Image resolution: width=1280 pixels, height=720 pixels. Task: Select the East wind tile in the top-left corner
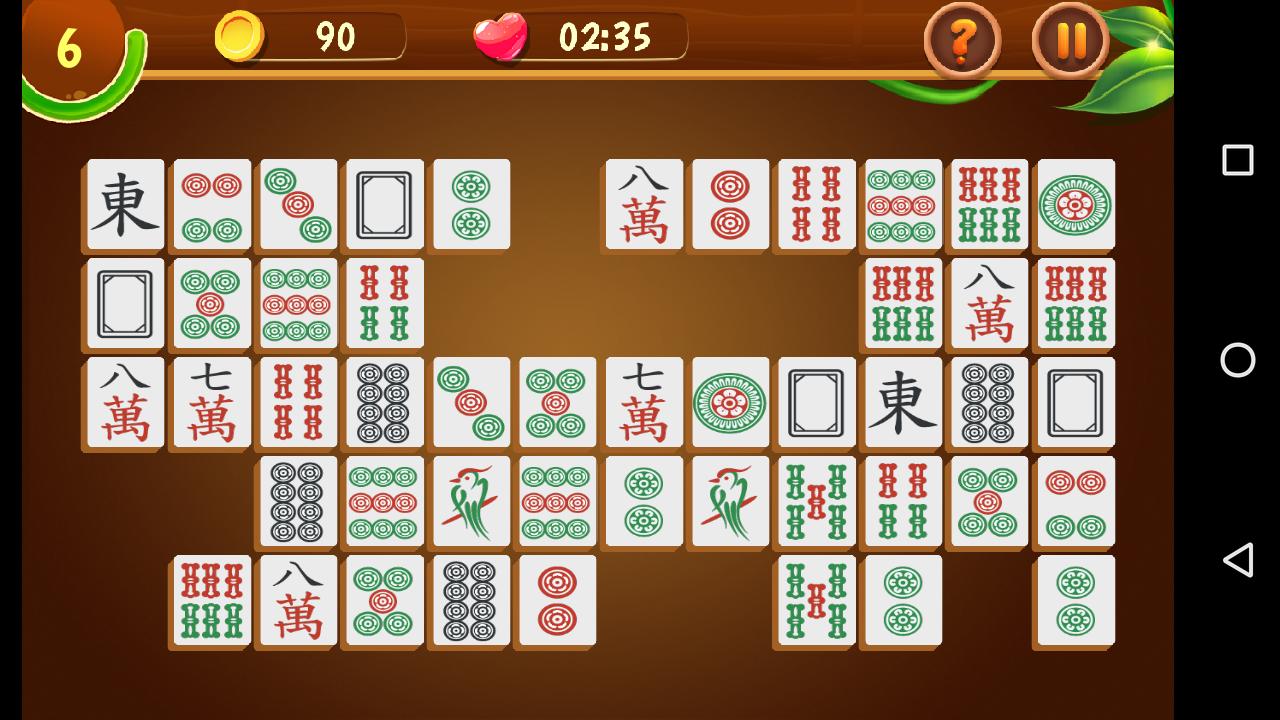click(123, 204)
